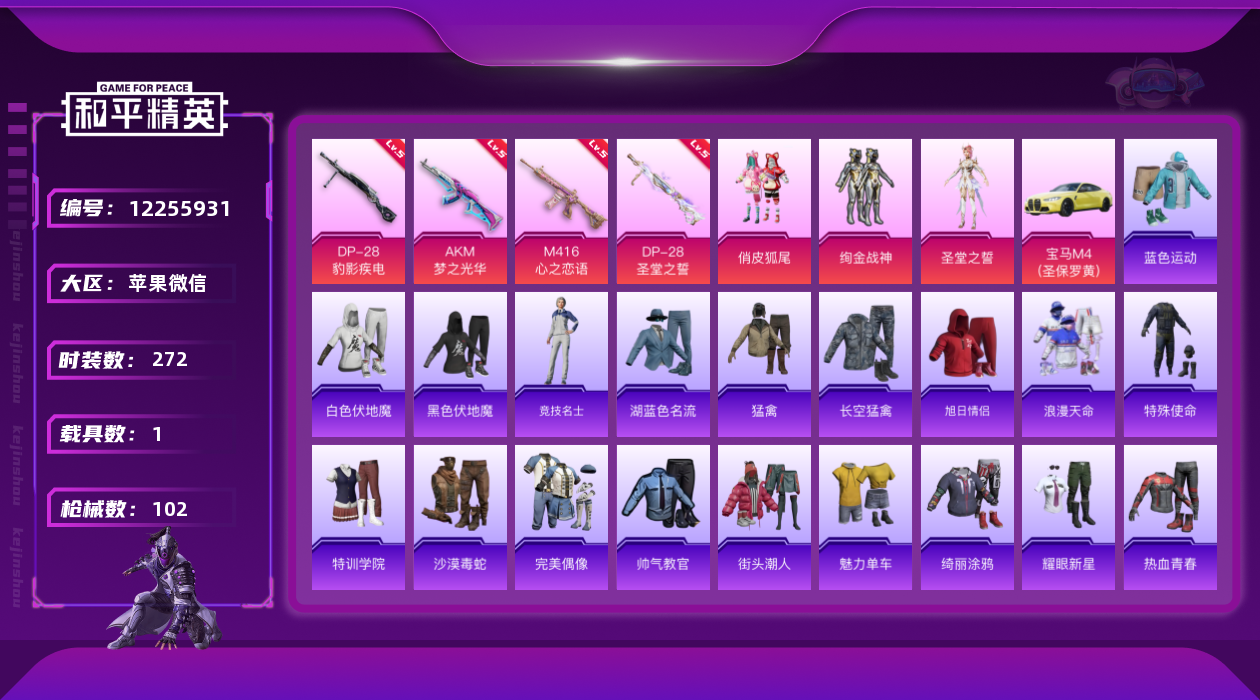The image size is (1260, 700).
Task: Choose the 黑色伏地魔 outfit tile
Action: [x=460, y=364]
